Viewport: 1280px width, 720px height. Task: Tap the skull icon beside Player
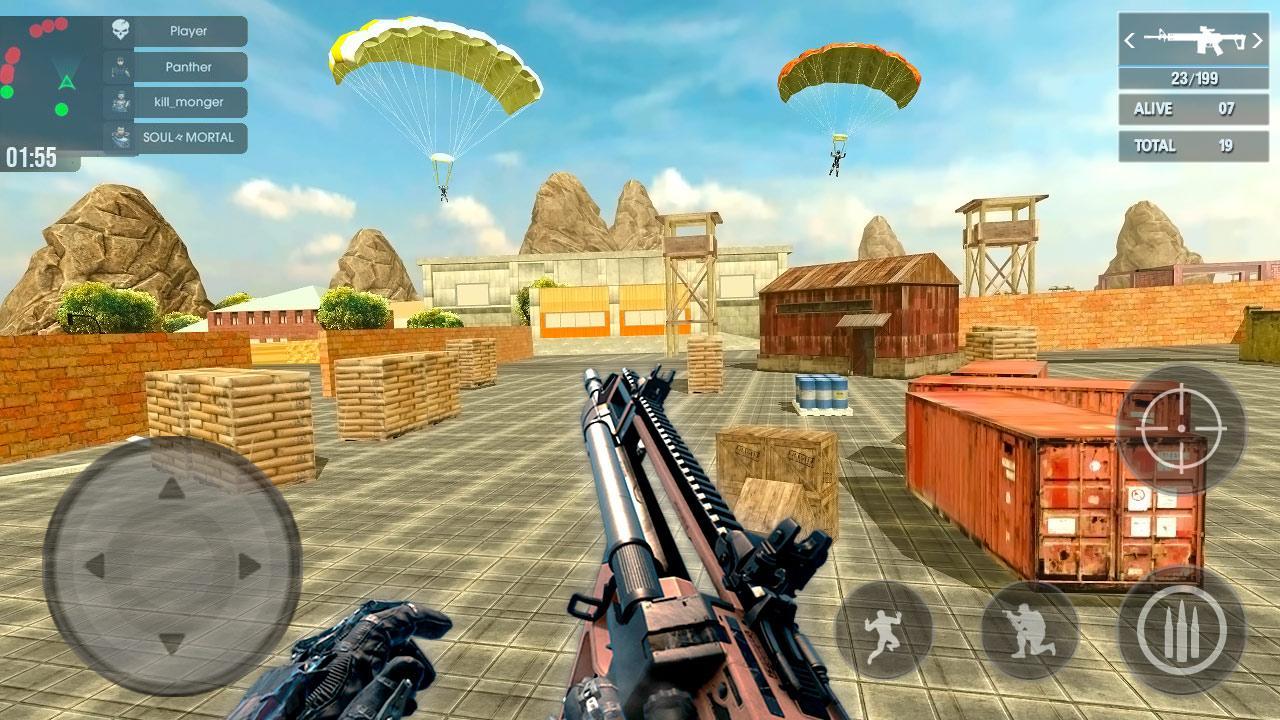point(122,28)
